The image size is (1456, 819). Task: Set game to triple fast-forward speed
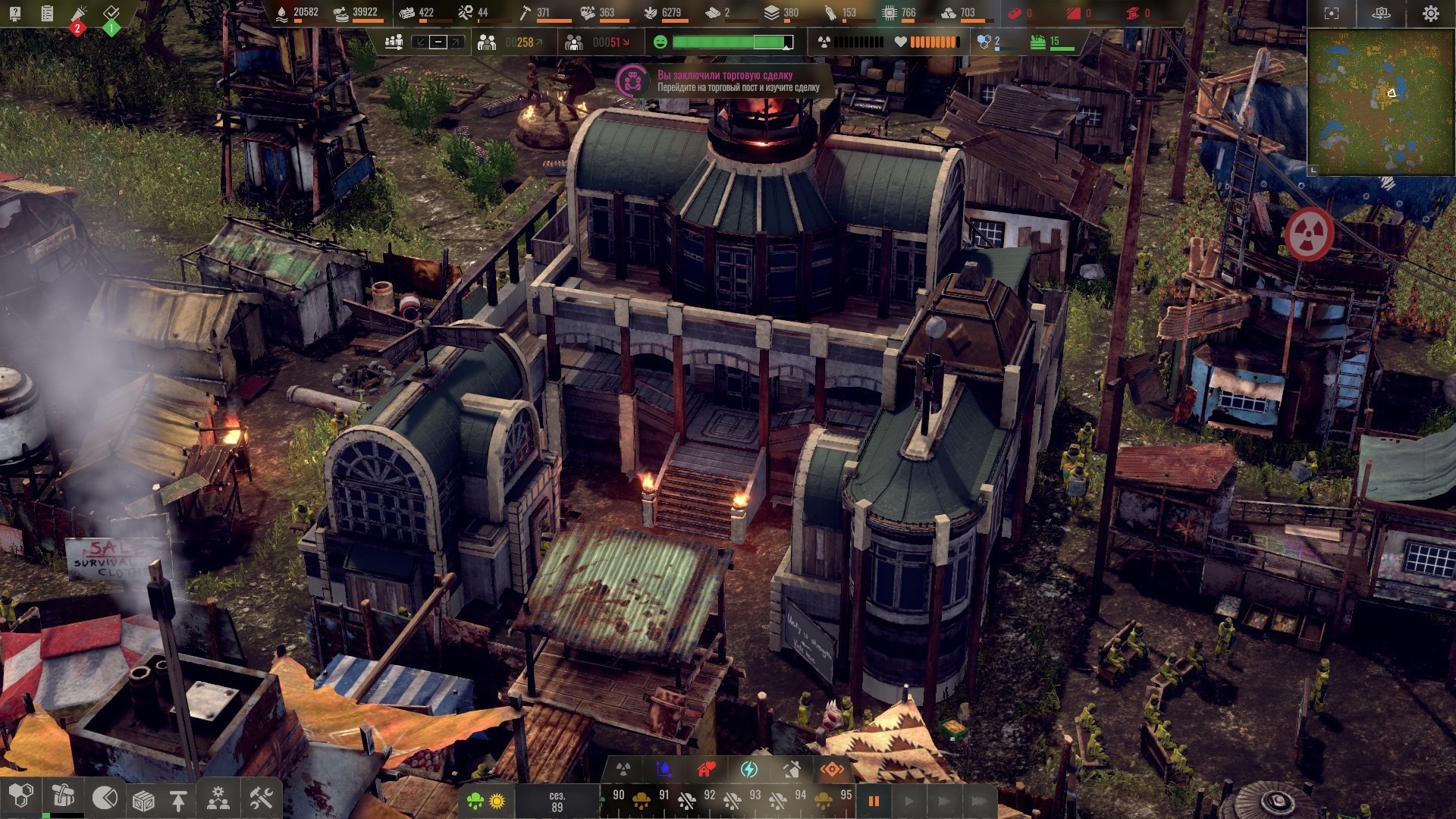coord(979,801)
